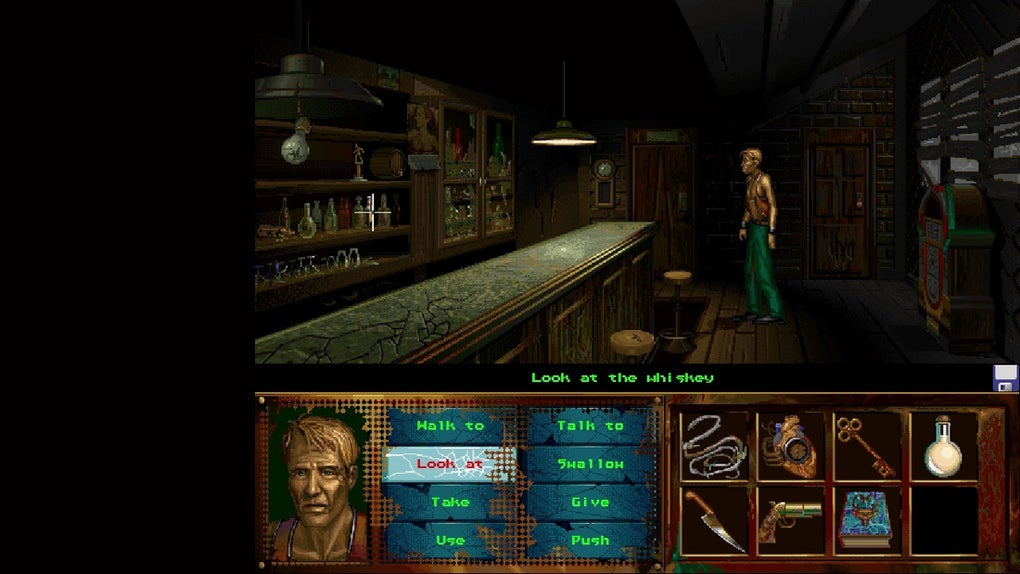Screen dimensions: 1020x574
Task: Choose the round glass flask item
Action: [943, 447]
